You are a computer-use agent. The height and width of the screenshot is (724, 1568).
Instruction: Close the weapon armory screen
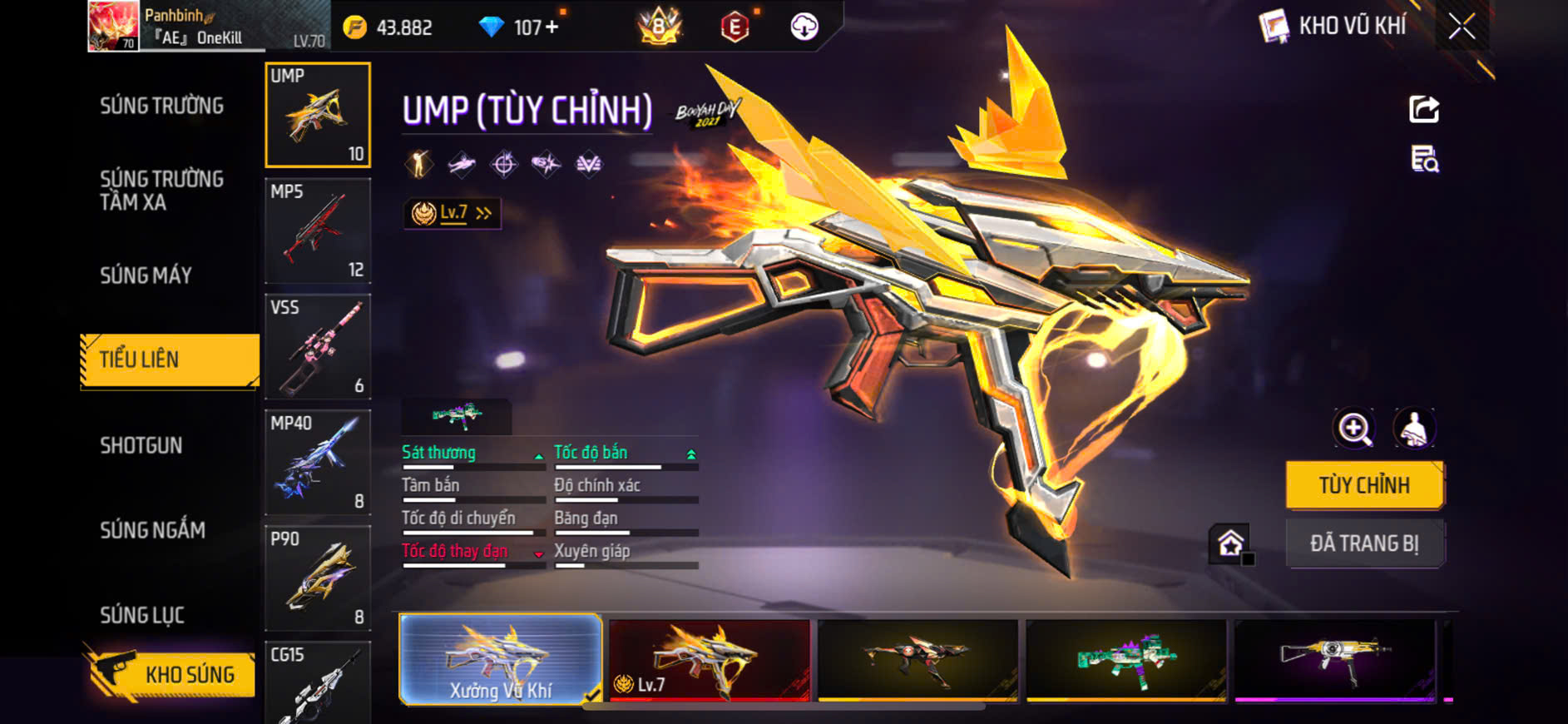click(1462, 27)
